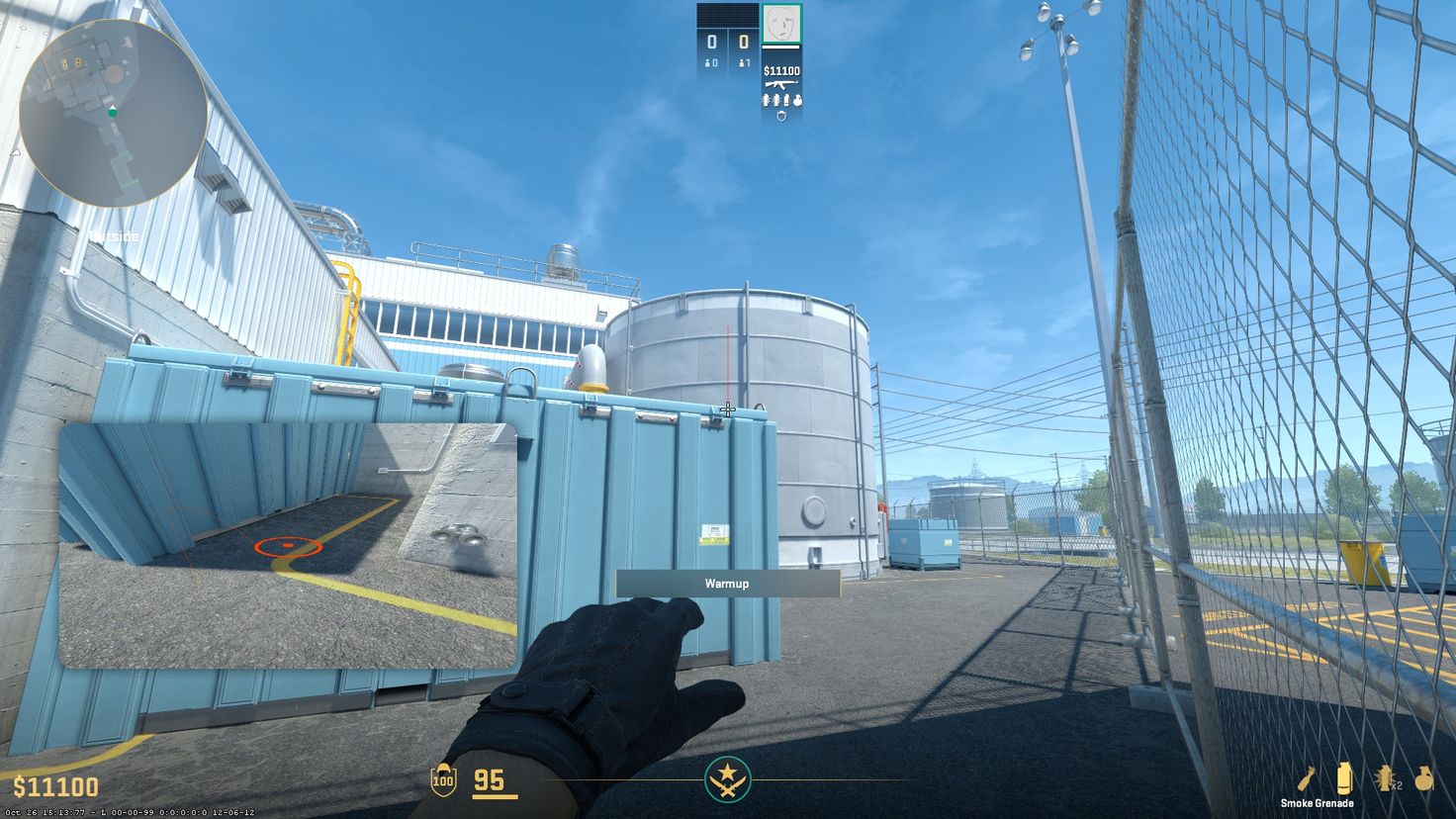Select the Smoke Grenade icon in the inventory
1456x819 pixels.
(1343, 777)
